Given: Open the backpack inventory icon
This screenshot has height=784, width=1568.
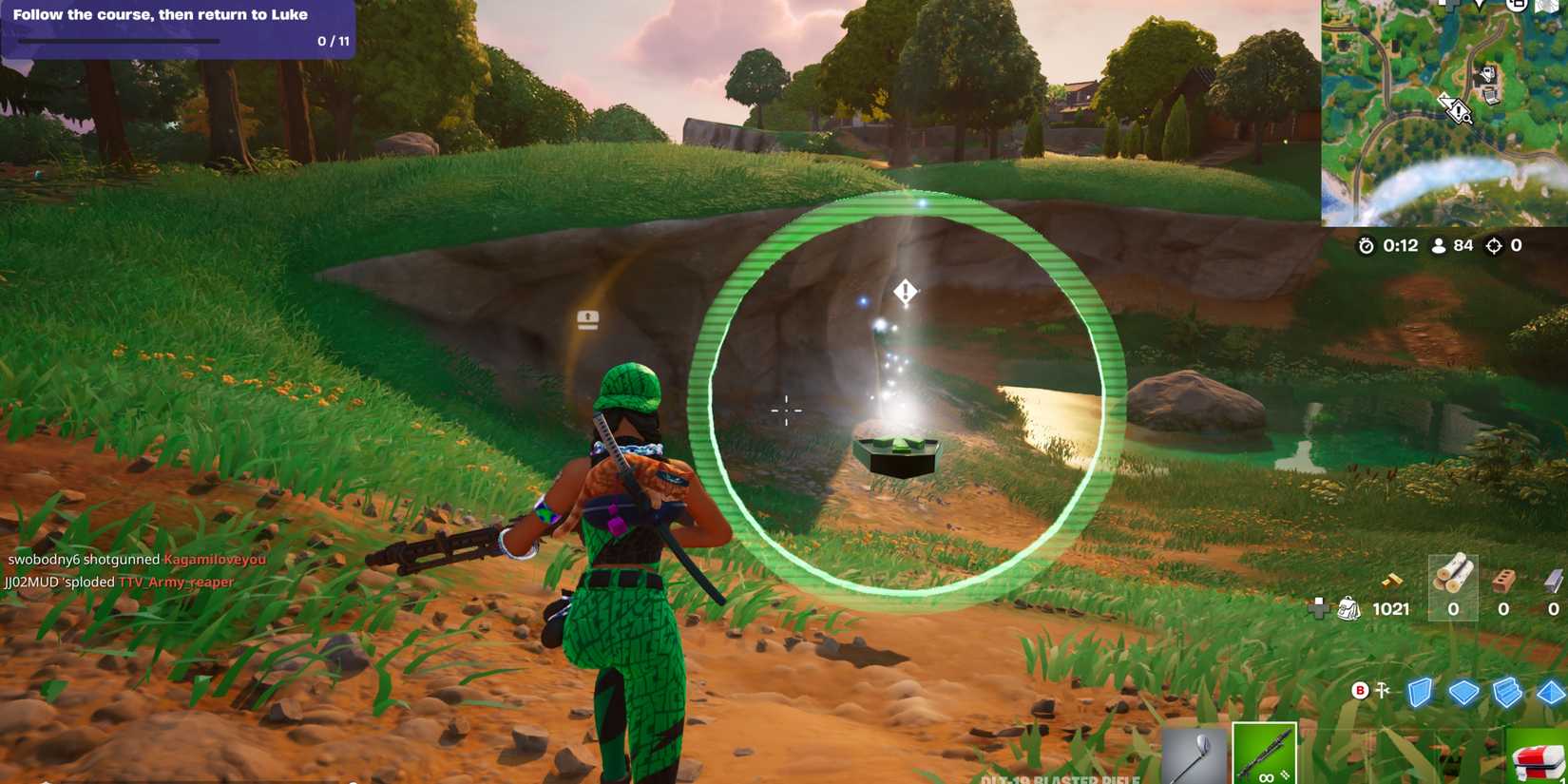Looking at the screenshot, I should (x=1349, y=606).
